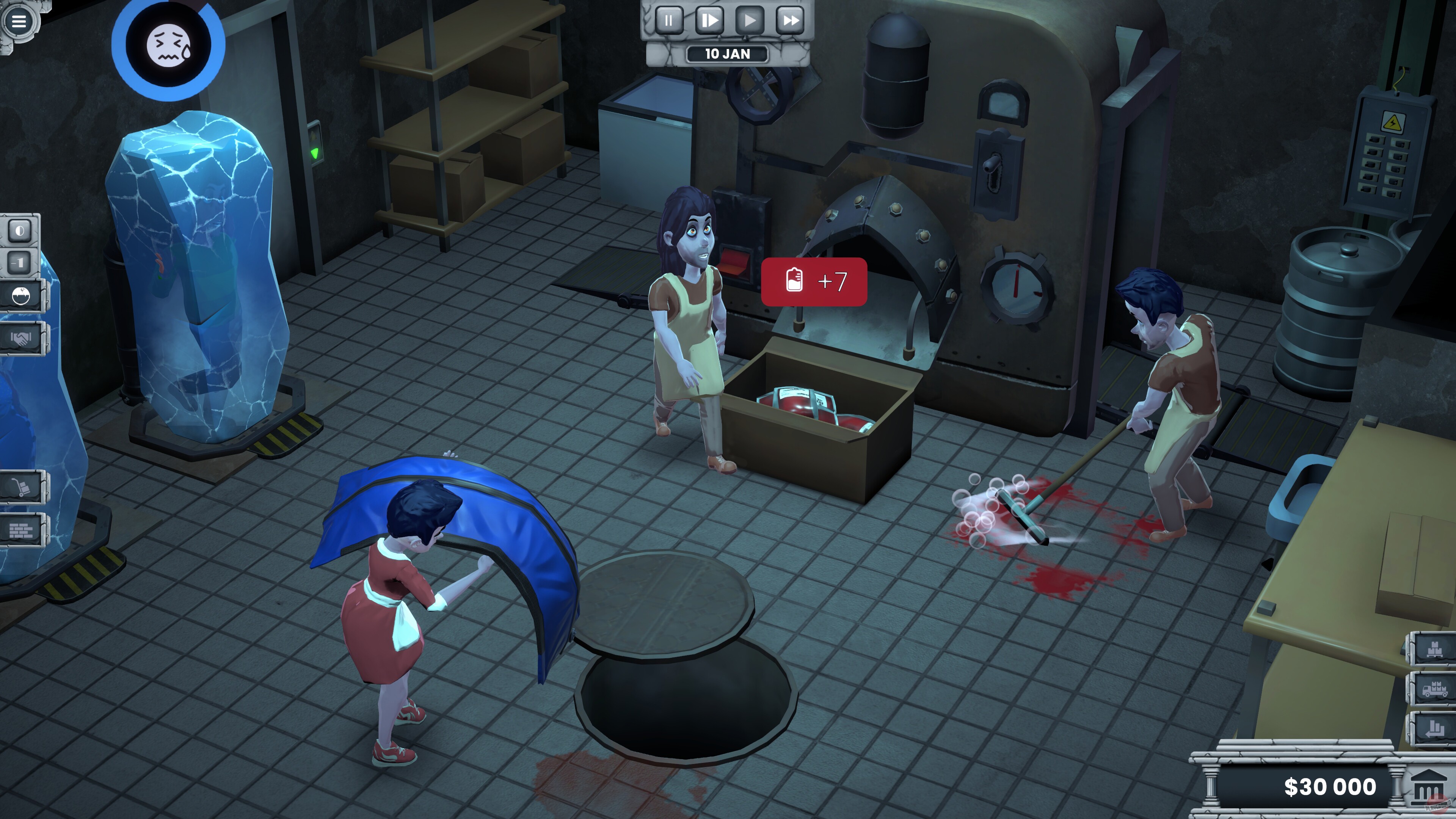This screenshot has width=1456, height=819.
Task: Open the delivery truck shipments icon
Action: [x=1436, y=690]
